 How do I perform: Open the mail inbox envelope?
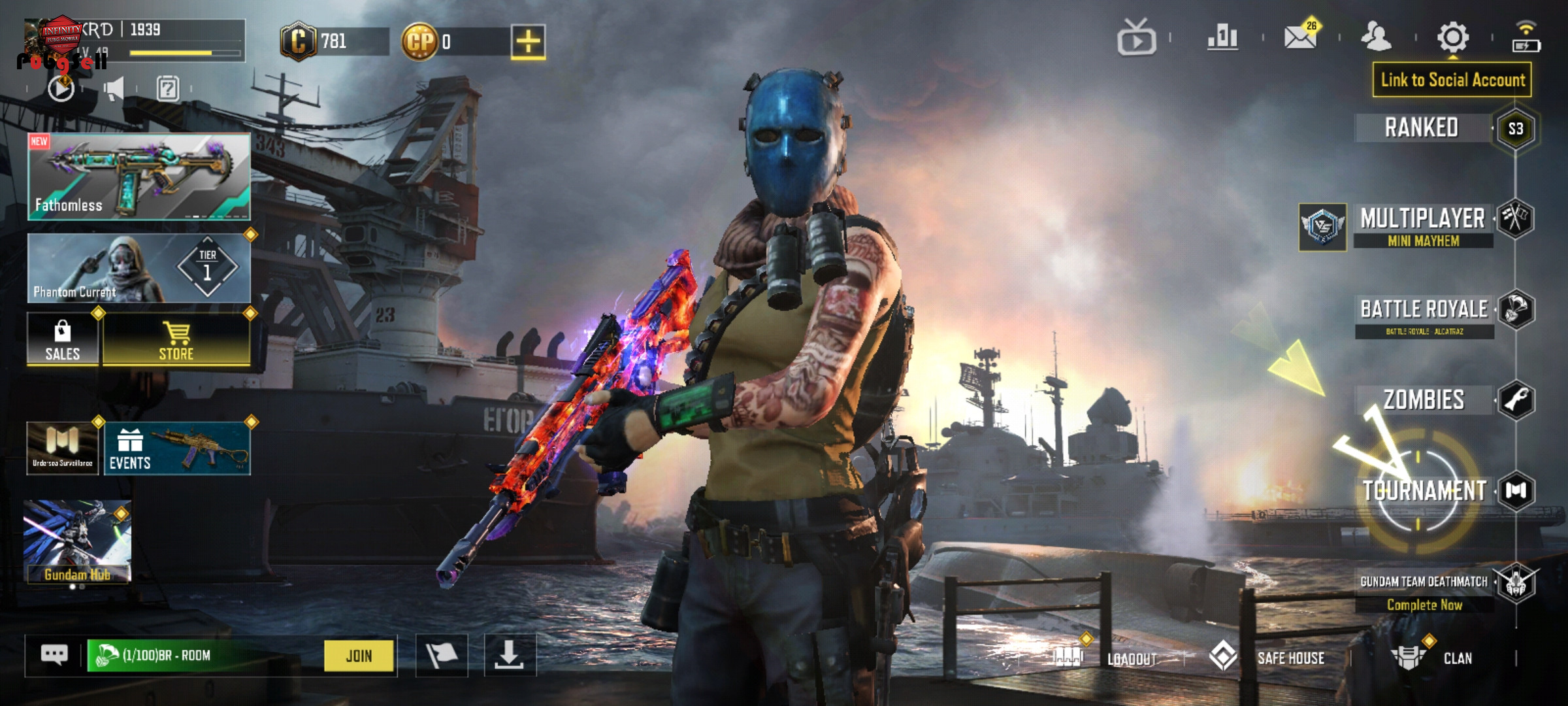(1300, 37)
